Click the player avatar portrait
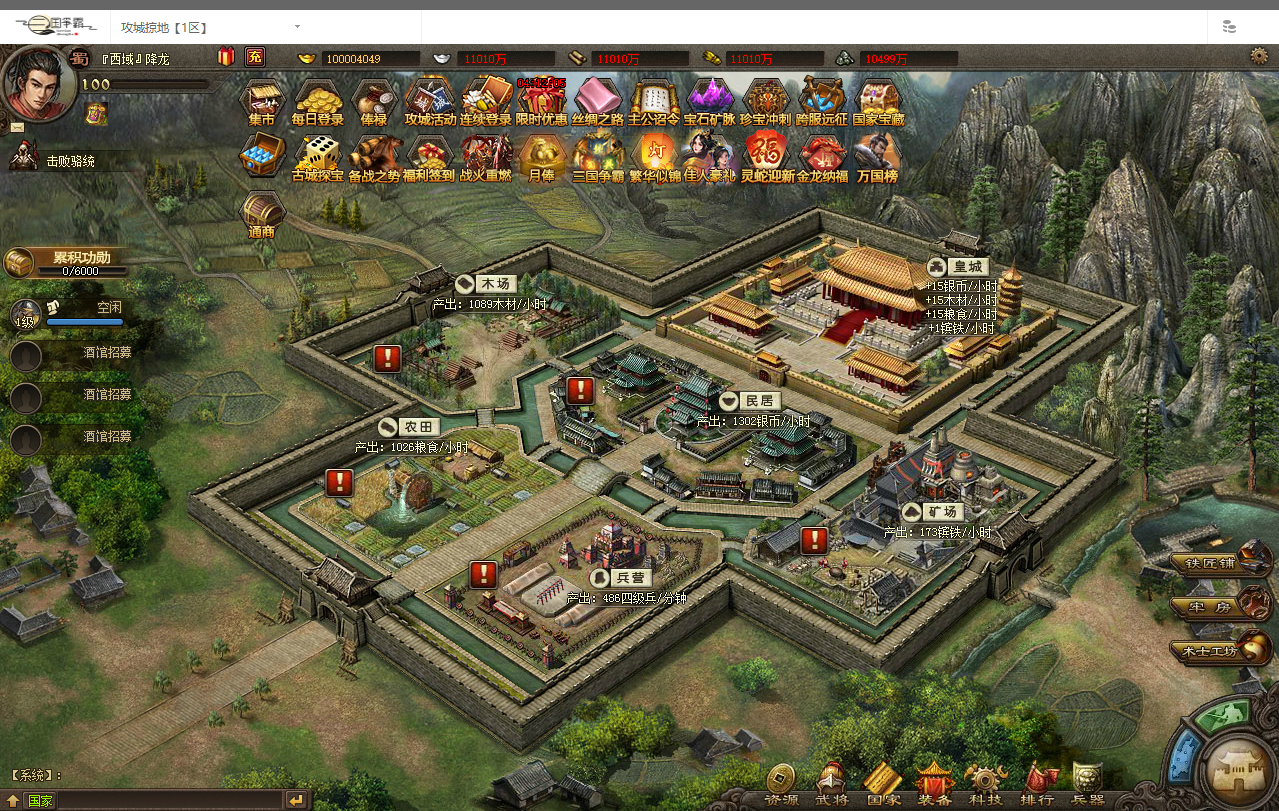 pyautogui.click(x=38, y=80)
